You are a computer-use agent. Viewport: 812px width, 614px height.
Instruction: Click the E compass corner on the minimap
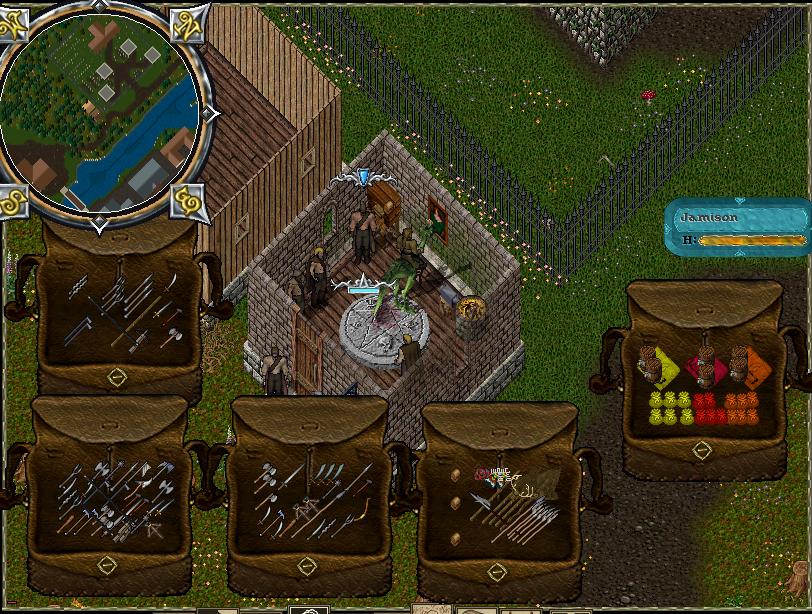(188, 200)
